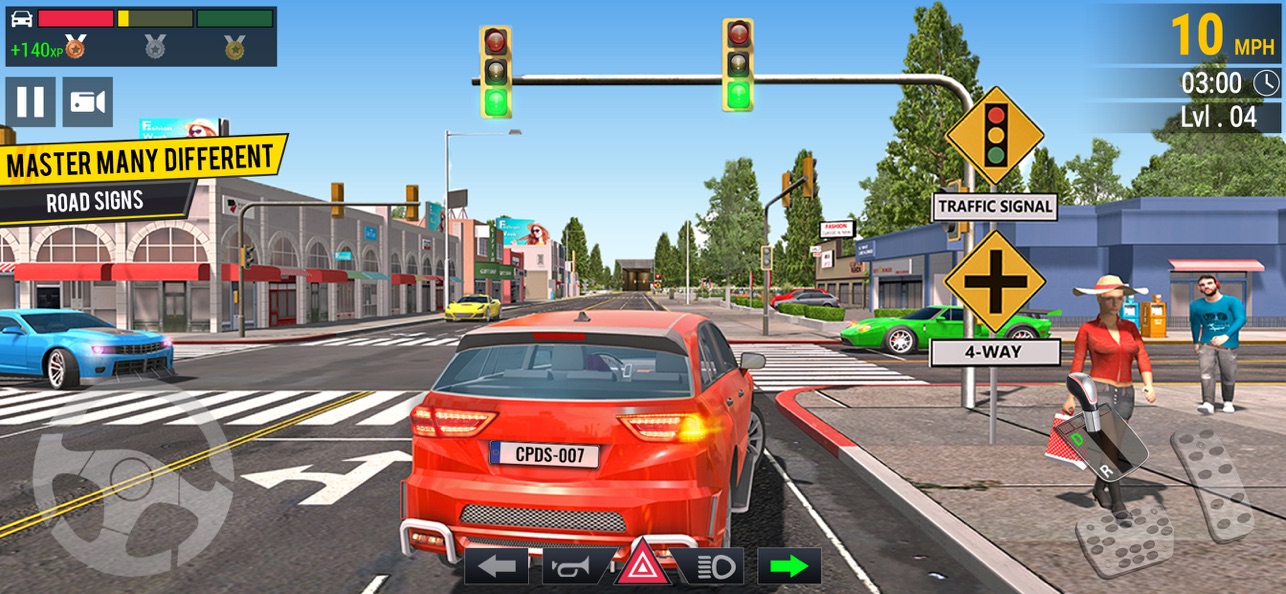The width and height of the screenshot is (1286, 594).
Task: Pause the game
Action: (x=30, y=102)
